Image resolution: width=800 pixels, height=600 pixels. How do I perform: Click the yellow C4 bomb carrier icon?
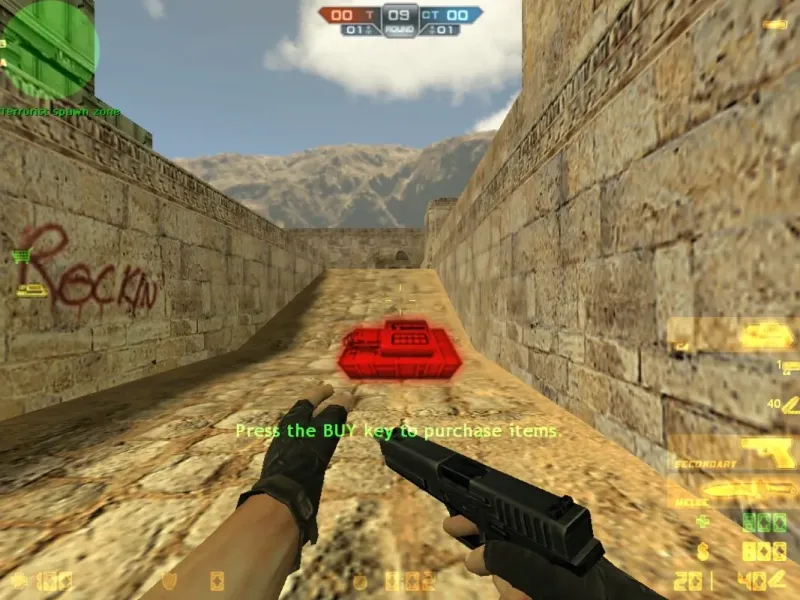[32, 289]
